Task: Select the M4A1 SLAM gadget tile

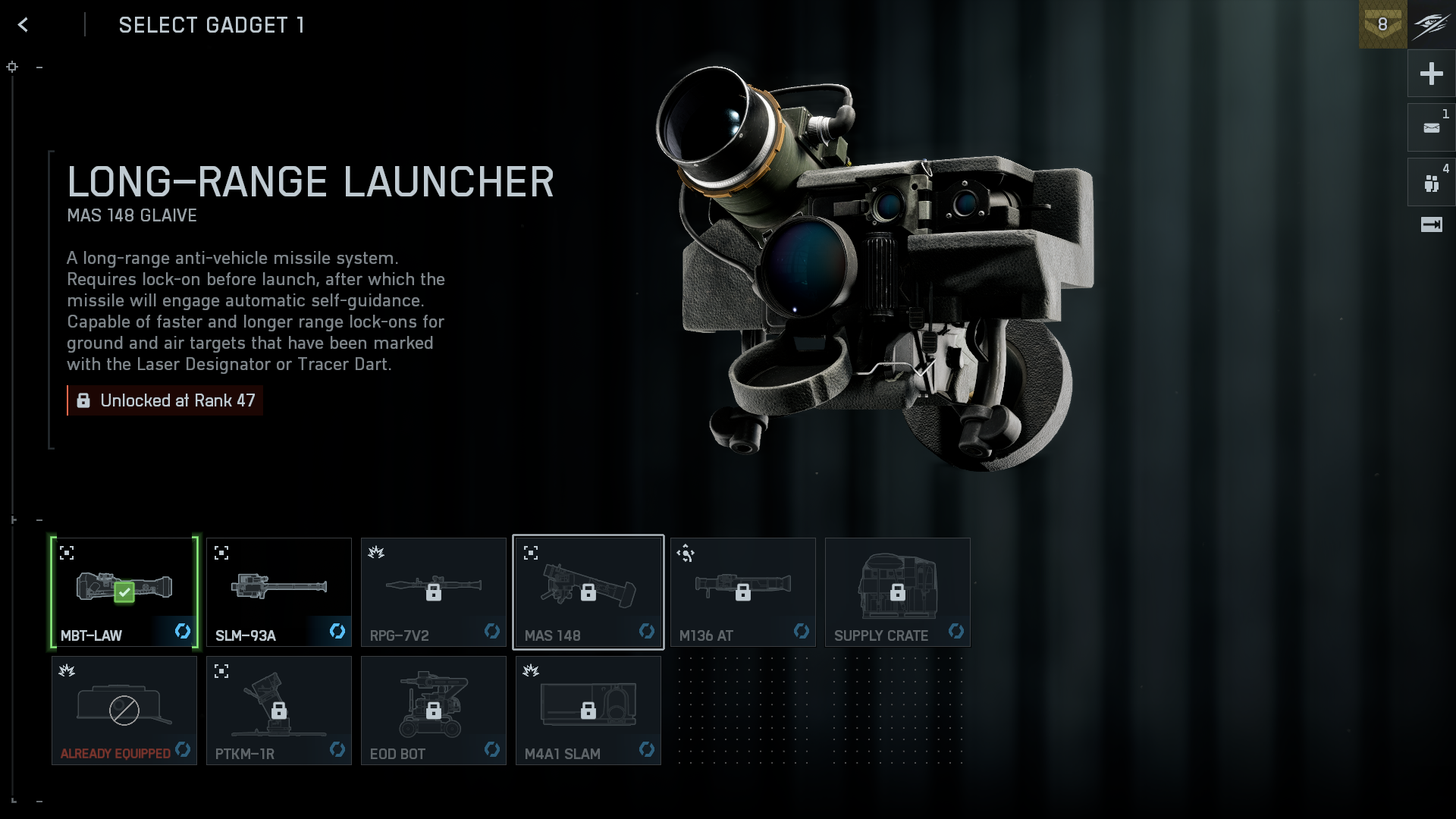Action: (x=588, y=711)
